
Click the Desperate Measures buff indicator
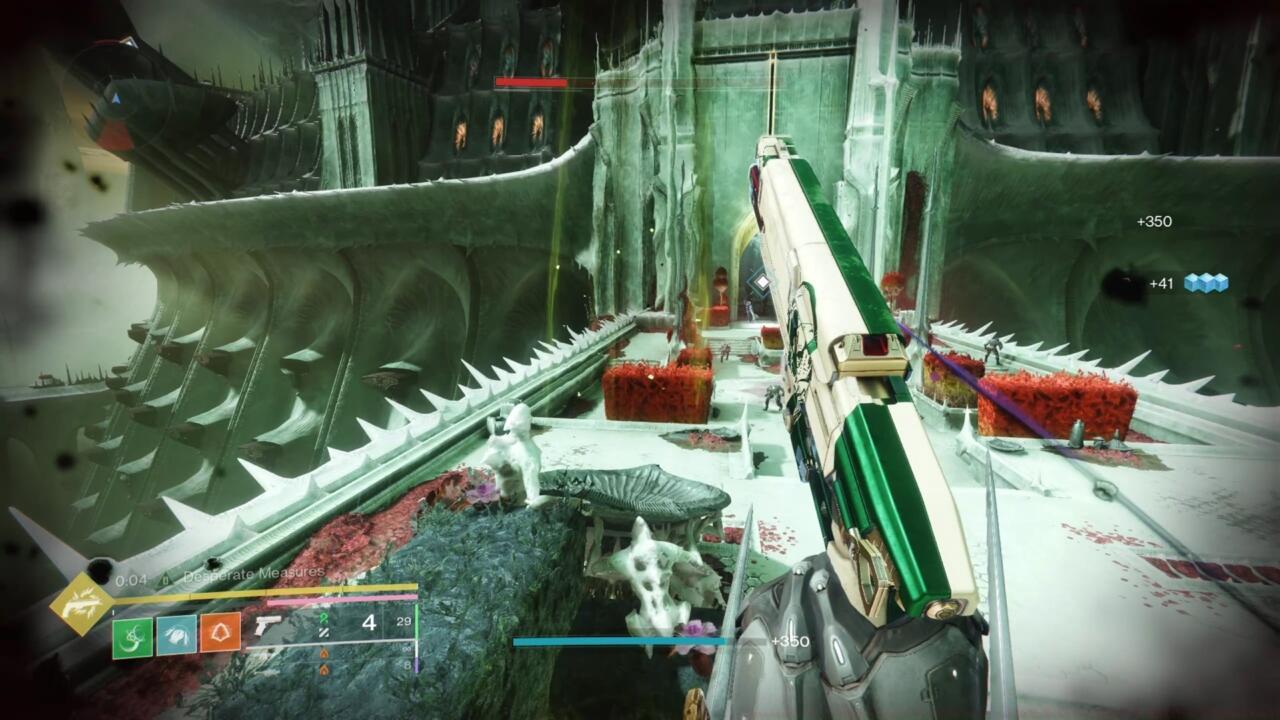(254, 573)
